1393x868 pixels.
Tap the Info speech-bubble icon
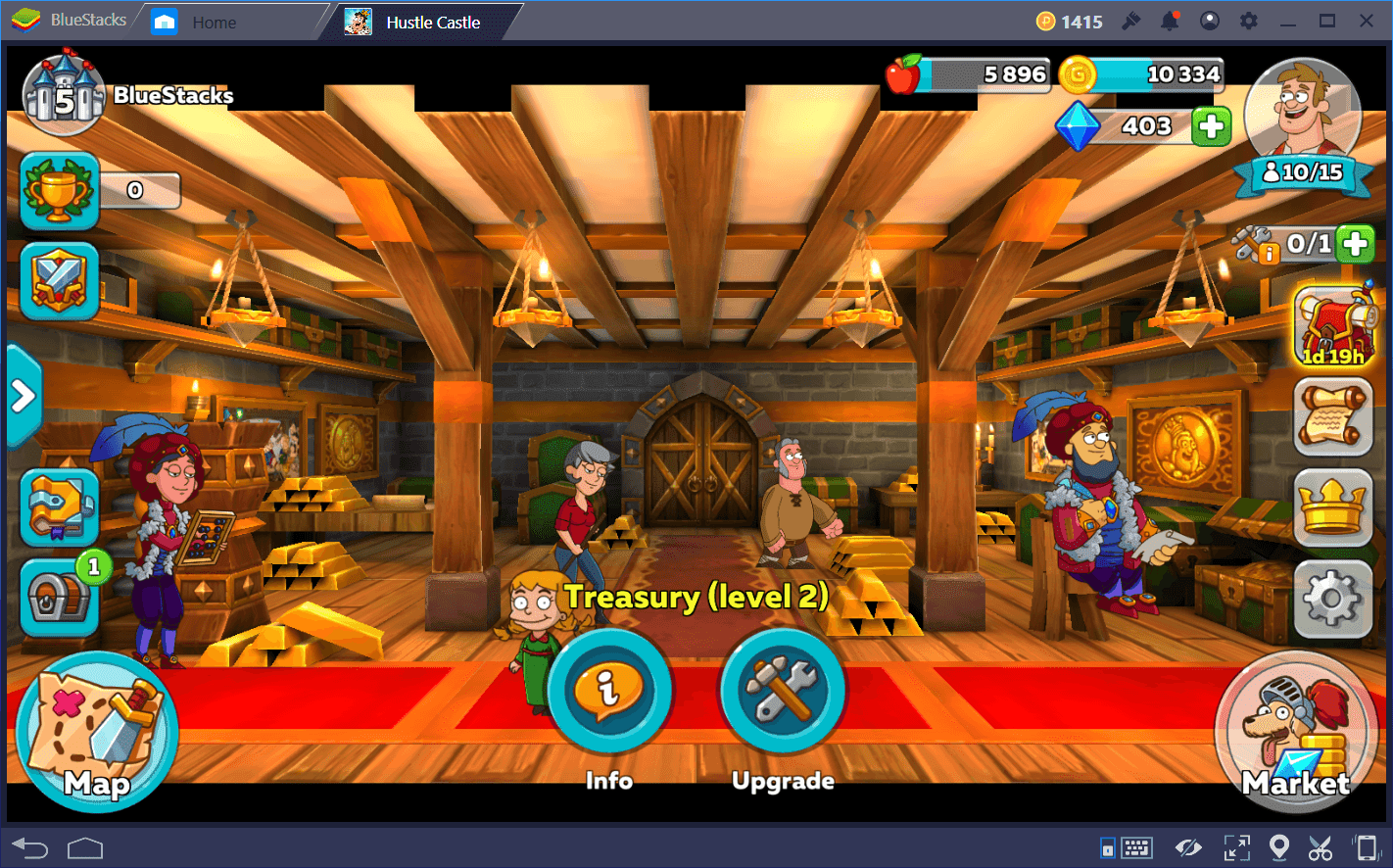click(609, 691)
